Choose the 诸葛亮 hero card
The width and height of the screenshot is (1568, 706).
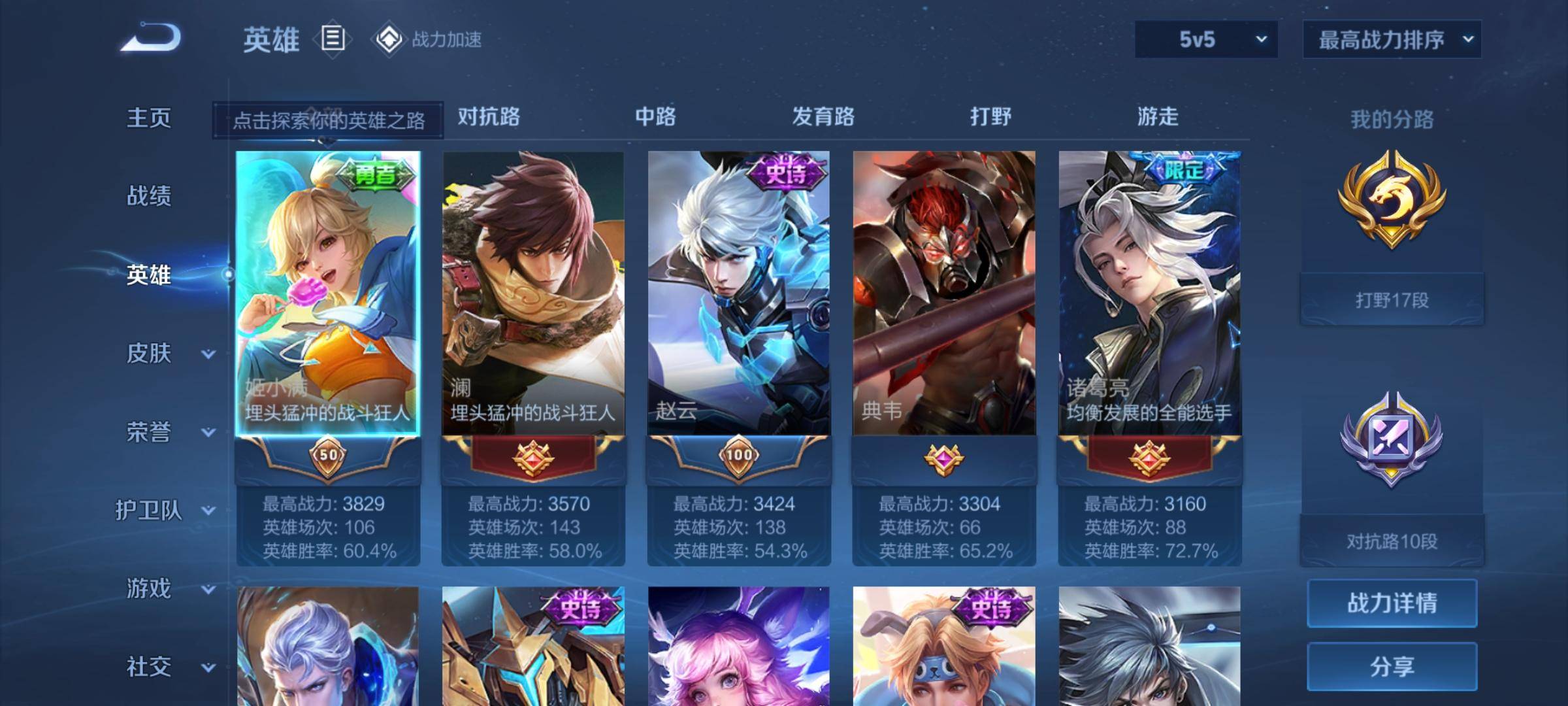coord(1150,294)
